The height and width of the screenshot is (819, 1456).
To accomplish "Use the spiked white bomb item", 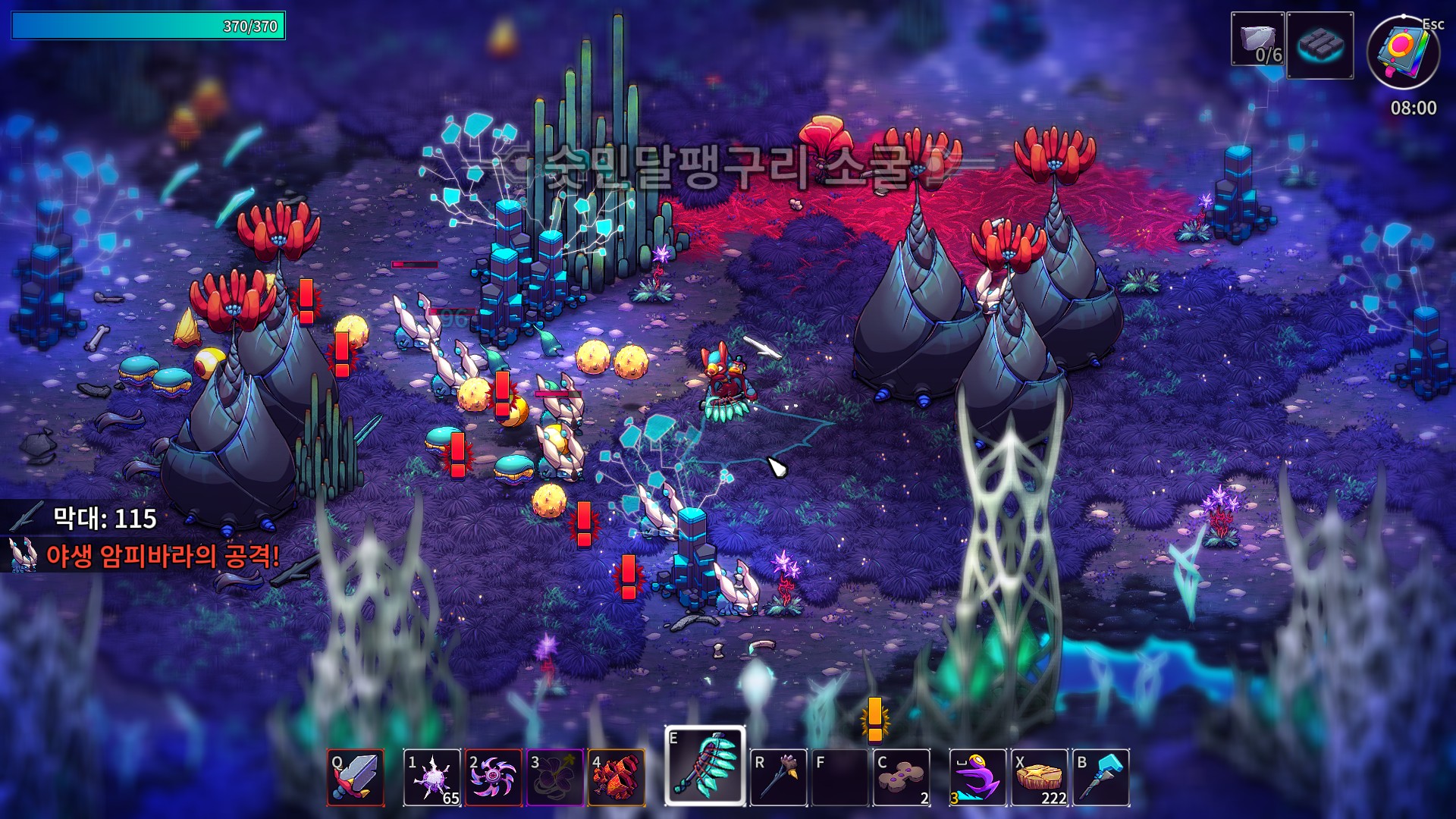I will click(x=431, y=777).
